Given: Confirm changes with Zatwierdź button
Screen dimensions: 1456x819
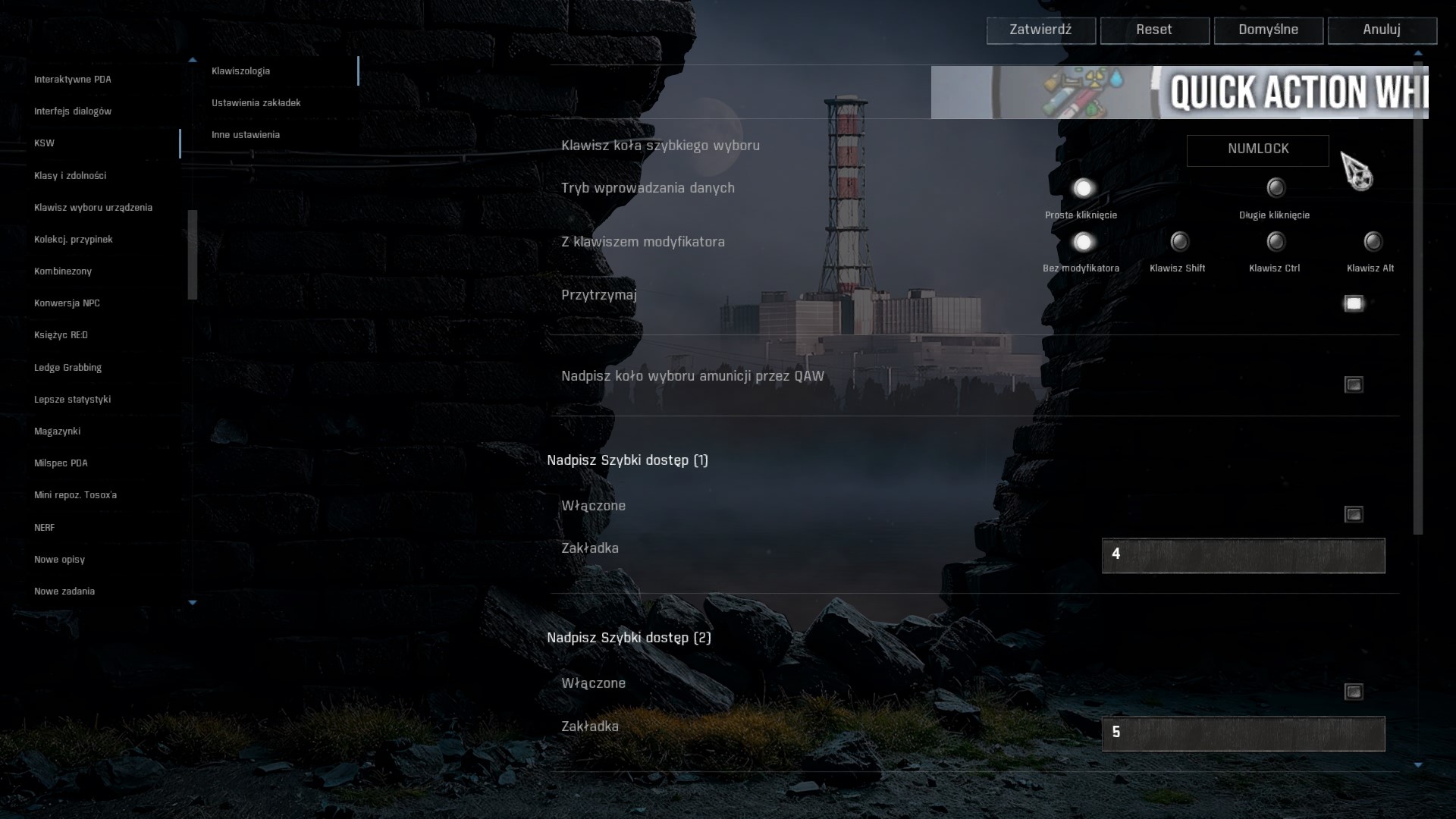Looking at the screenshot, I should point(1040,30).
